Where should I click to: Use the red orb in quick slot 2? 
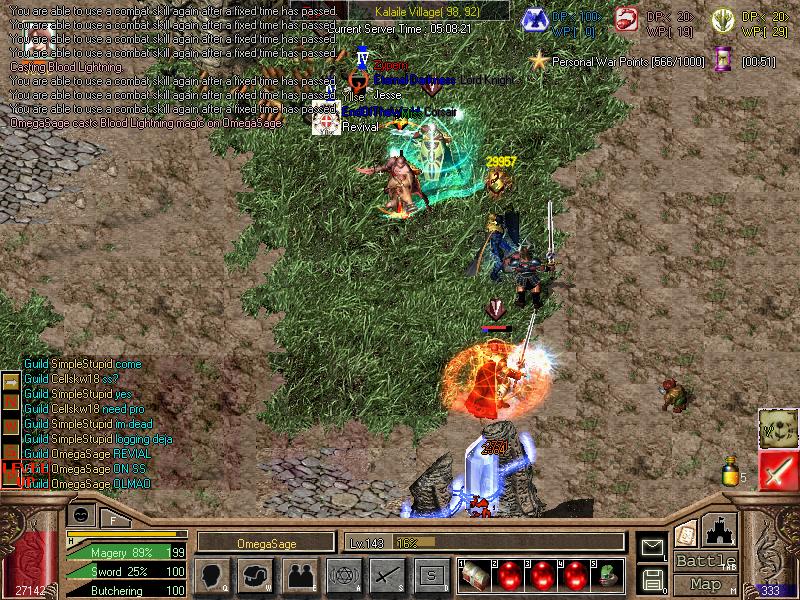pyautogui.click(x=508, y=575)
